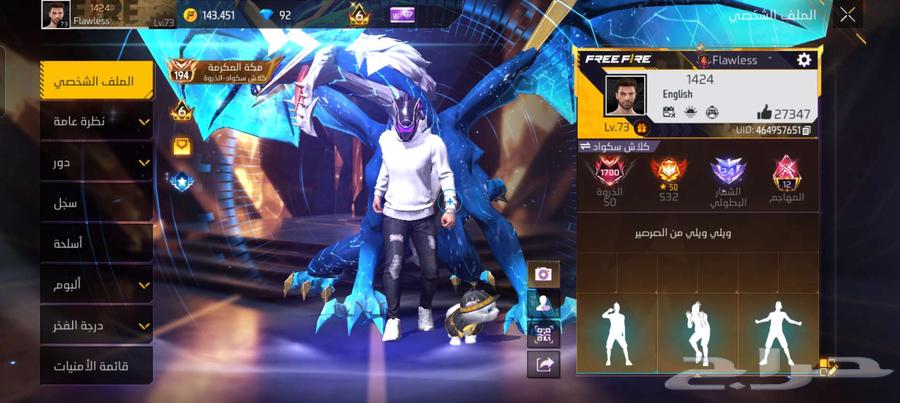Switch to the سجل history tab

(97, 203)
